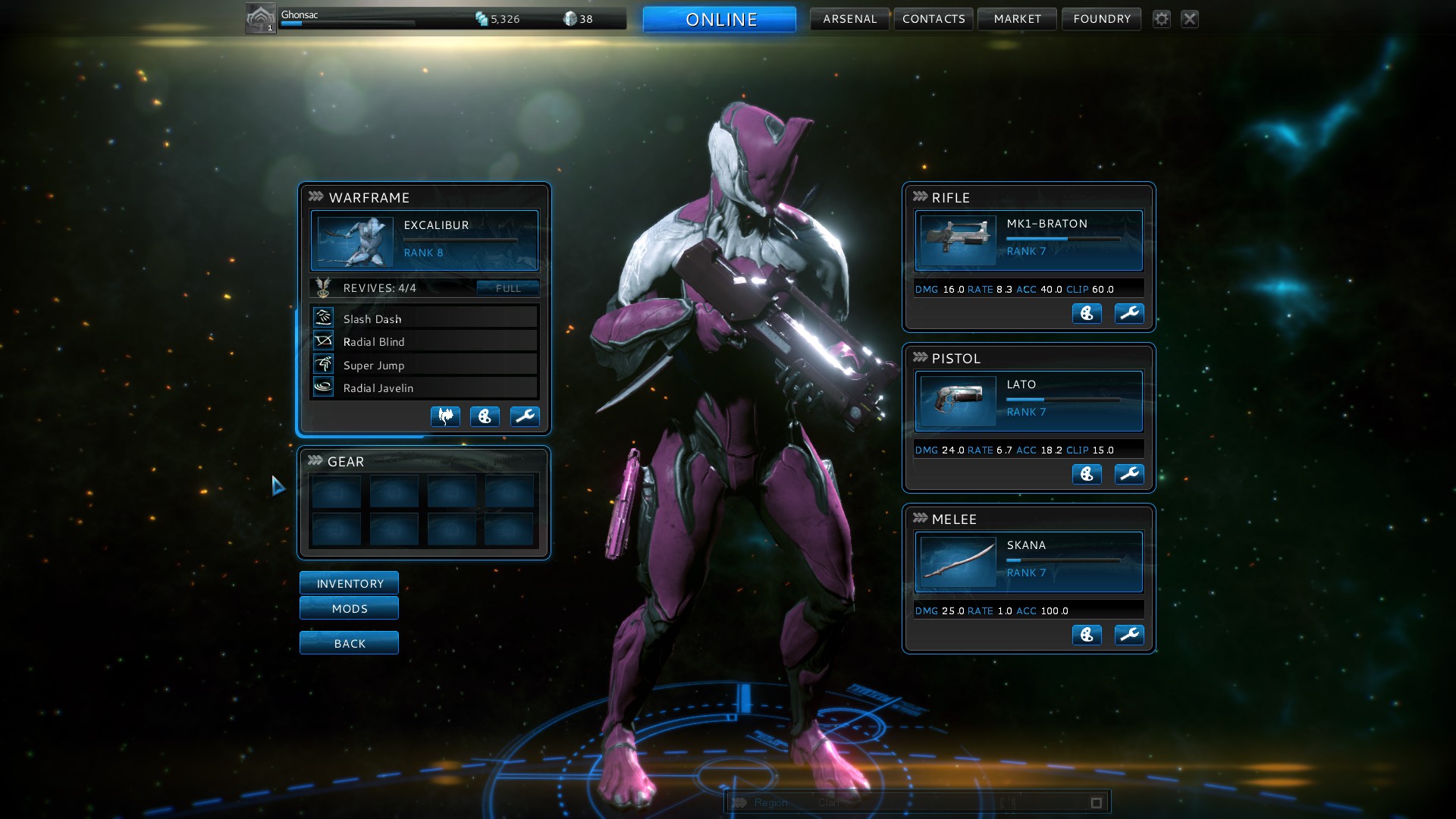The height and width of the screenshot is (819, 1456).
Task: Choose the Slash Dash ability
Action: coord(424,318)
